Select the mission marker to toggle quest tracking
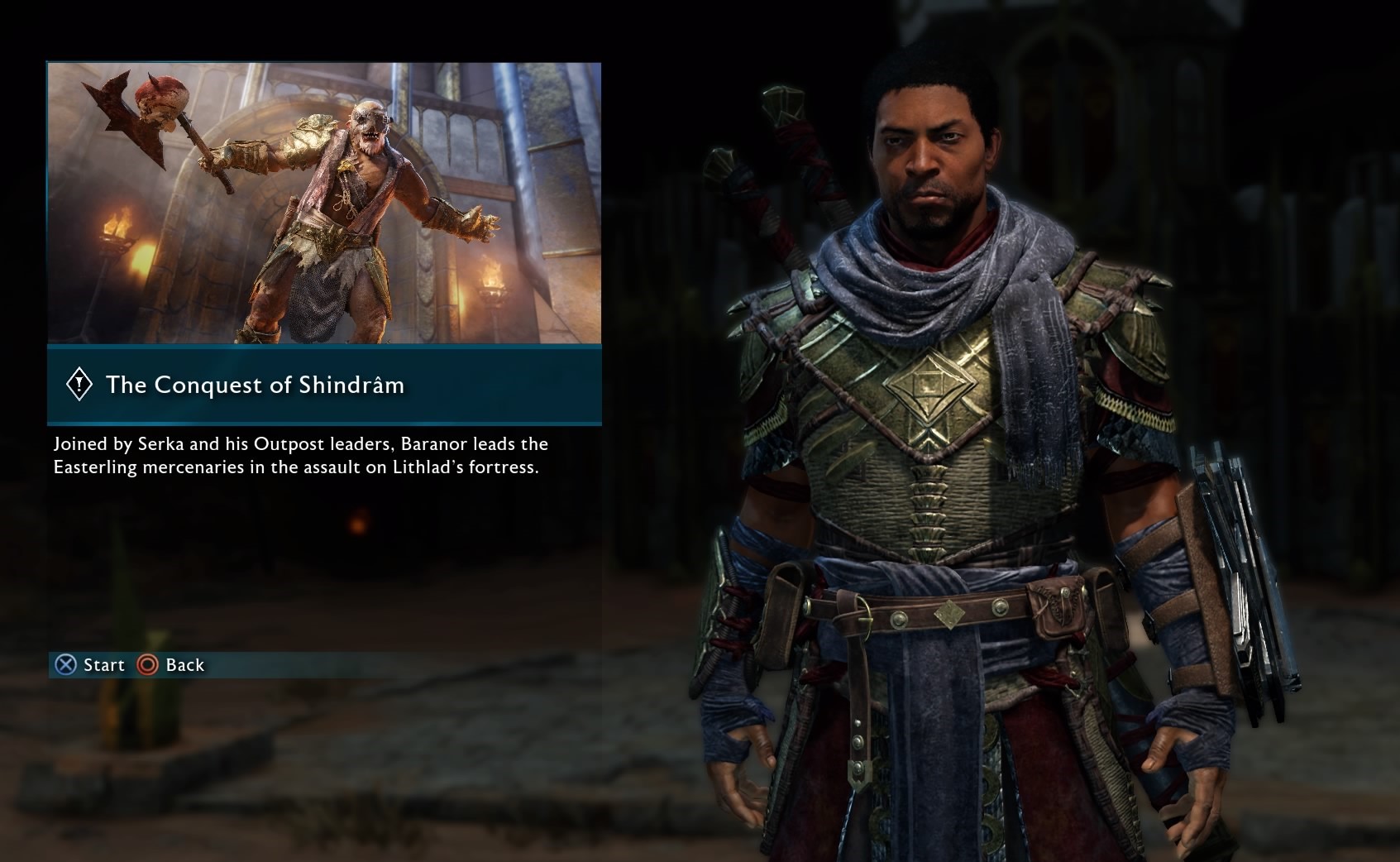Screen dimensions: 1400x862 [79, 383]
